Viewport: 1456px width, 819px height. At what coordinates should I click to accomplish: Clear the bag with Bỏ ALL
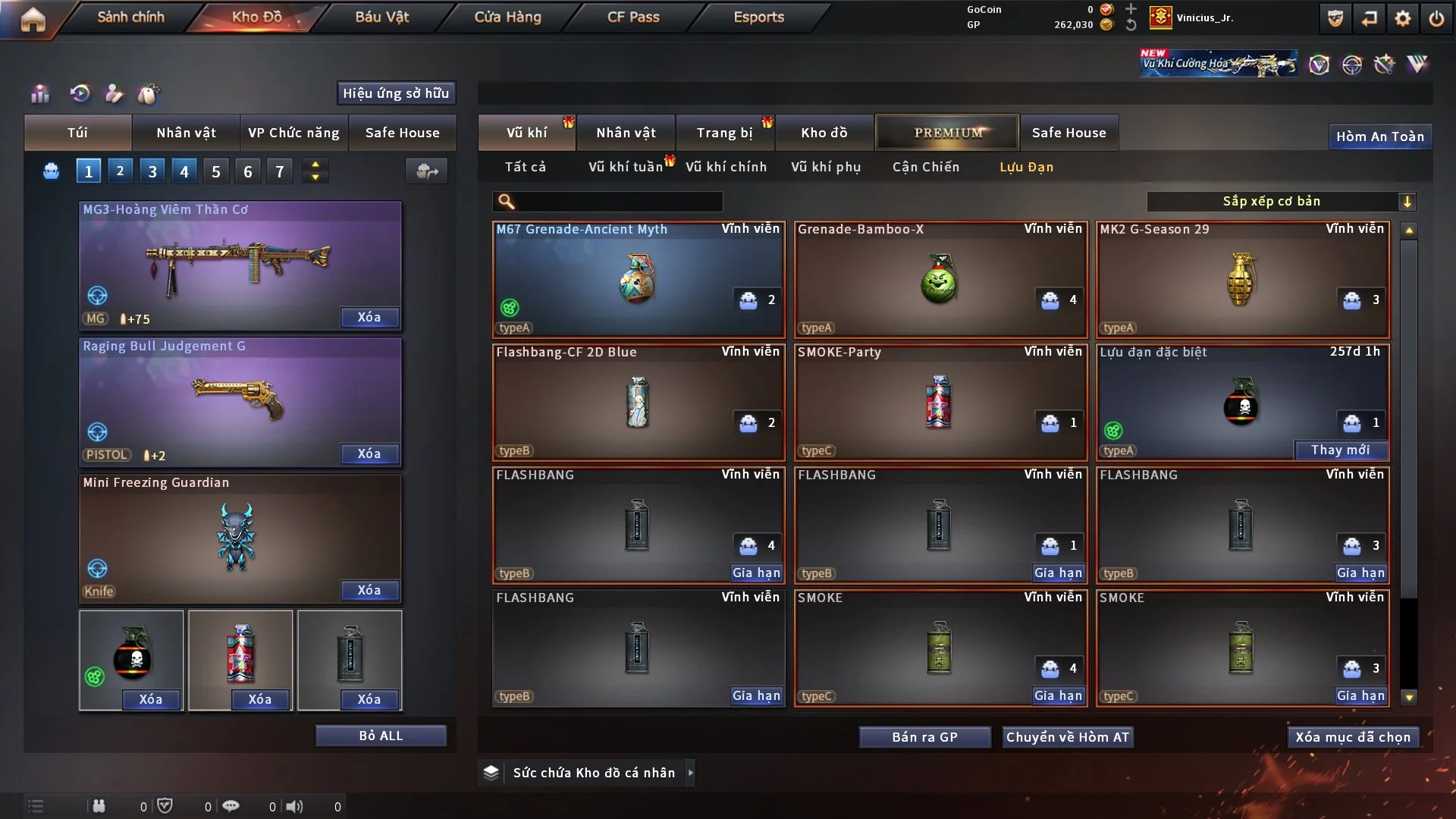[x=381, y=736]
